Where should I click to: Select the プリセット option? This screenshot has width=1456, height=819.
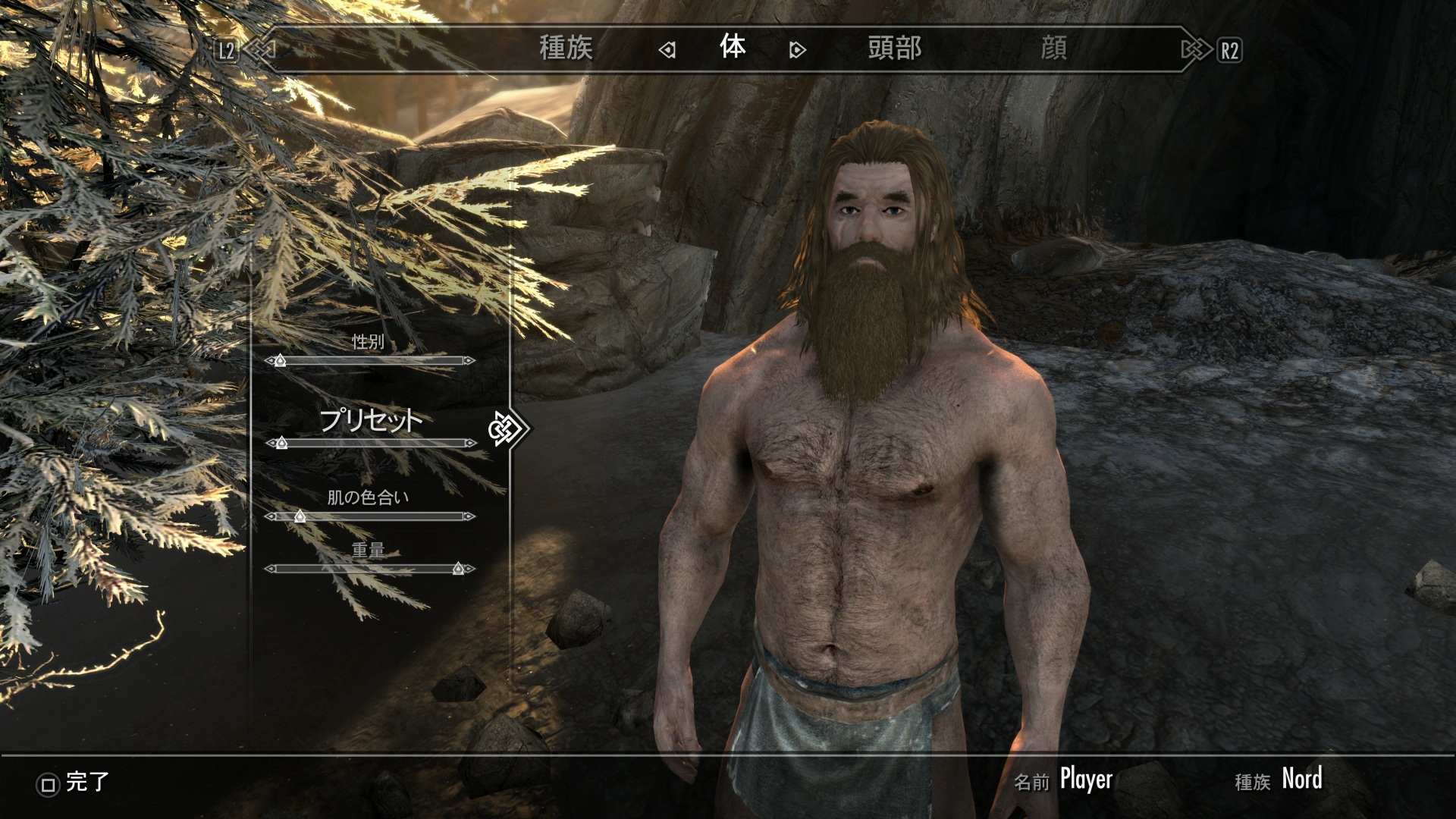[x=370, y=419]
